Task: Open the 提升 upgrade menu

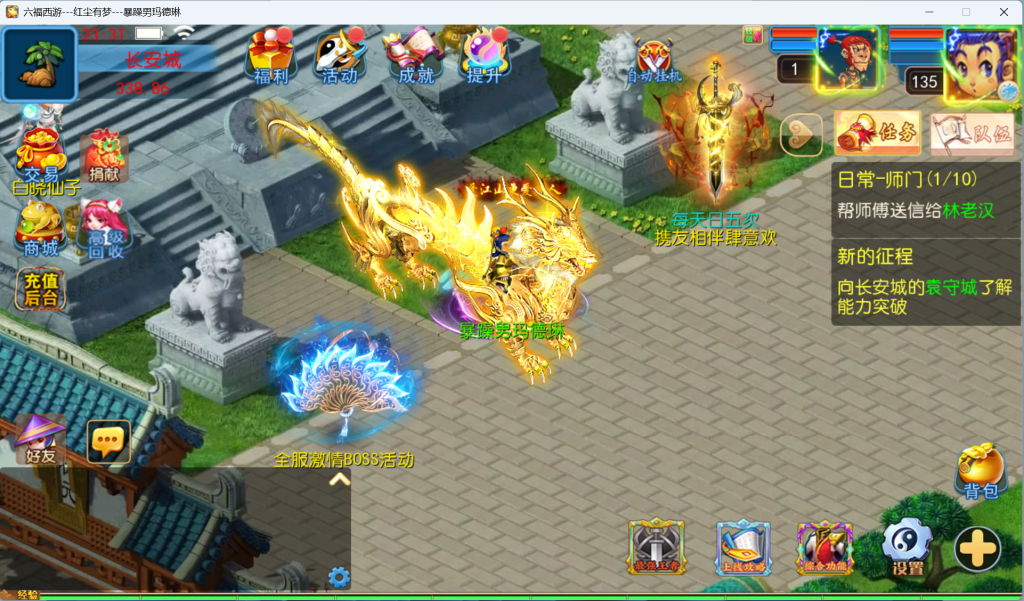Action: point(485,56)
